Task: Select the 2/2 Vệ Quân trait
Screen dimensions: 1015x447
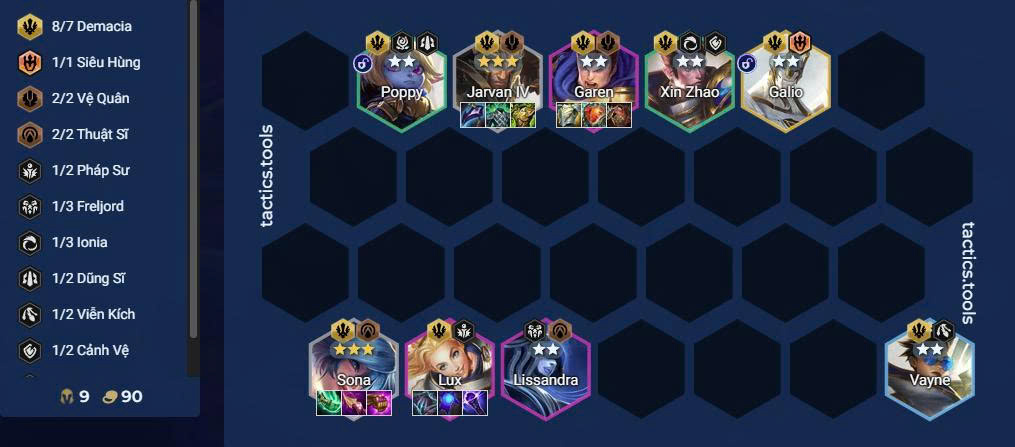Action: tap(90, 99)
